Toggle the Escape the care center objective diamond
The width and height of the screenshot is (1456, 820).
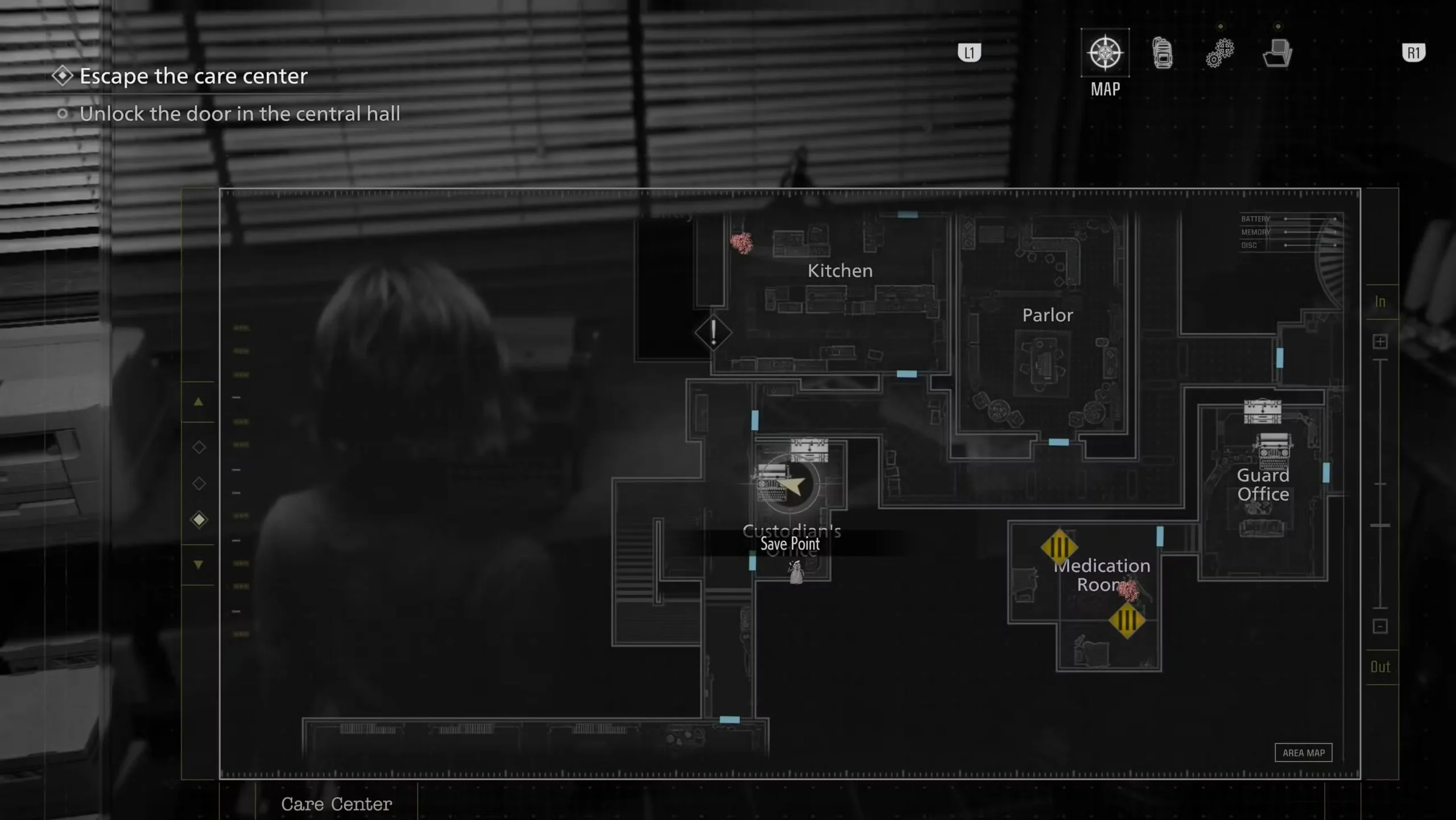click(63, 74)
